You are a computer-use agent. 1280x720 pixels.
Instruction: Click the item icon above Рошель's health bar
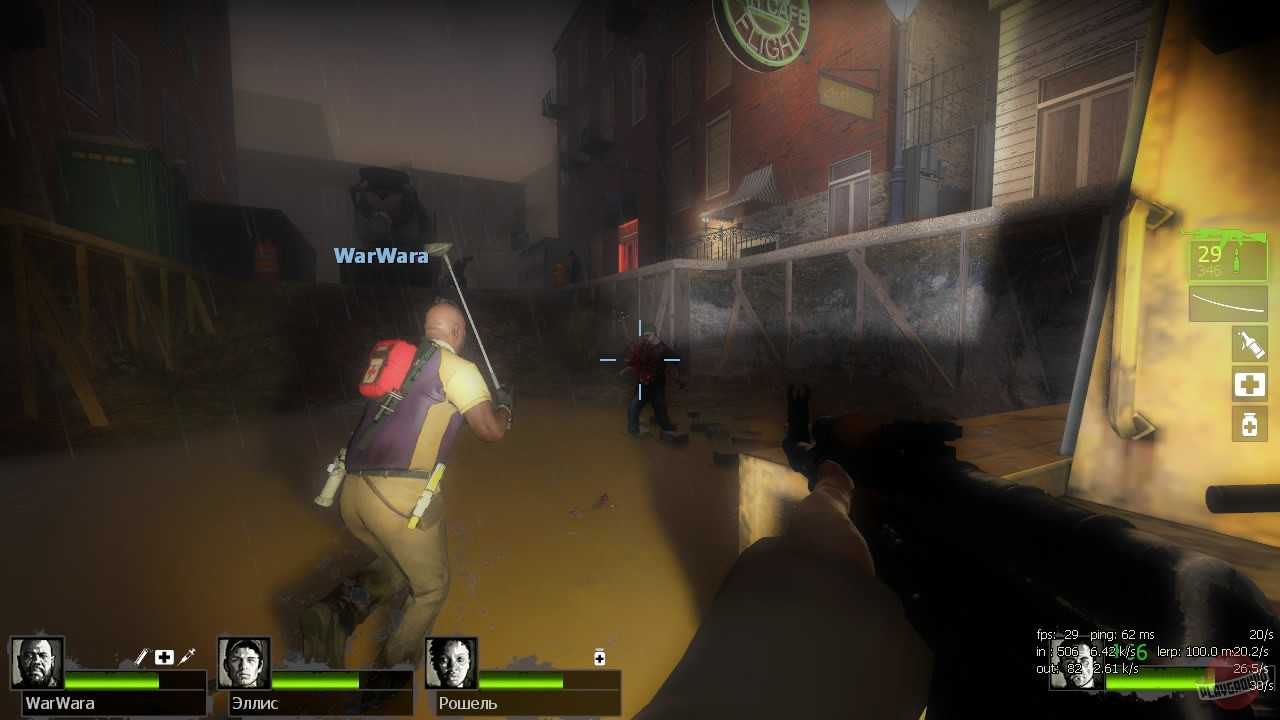tap(598, 657)
